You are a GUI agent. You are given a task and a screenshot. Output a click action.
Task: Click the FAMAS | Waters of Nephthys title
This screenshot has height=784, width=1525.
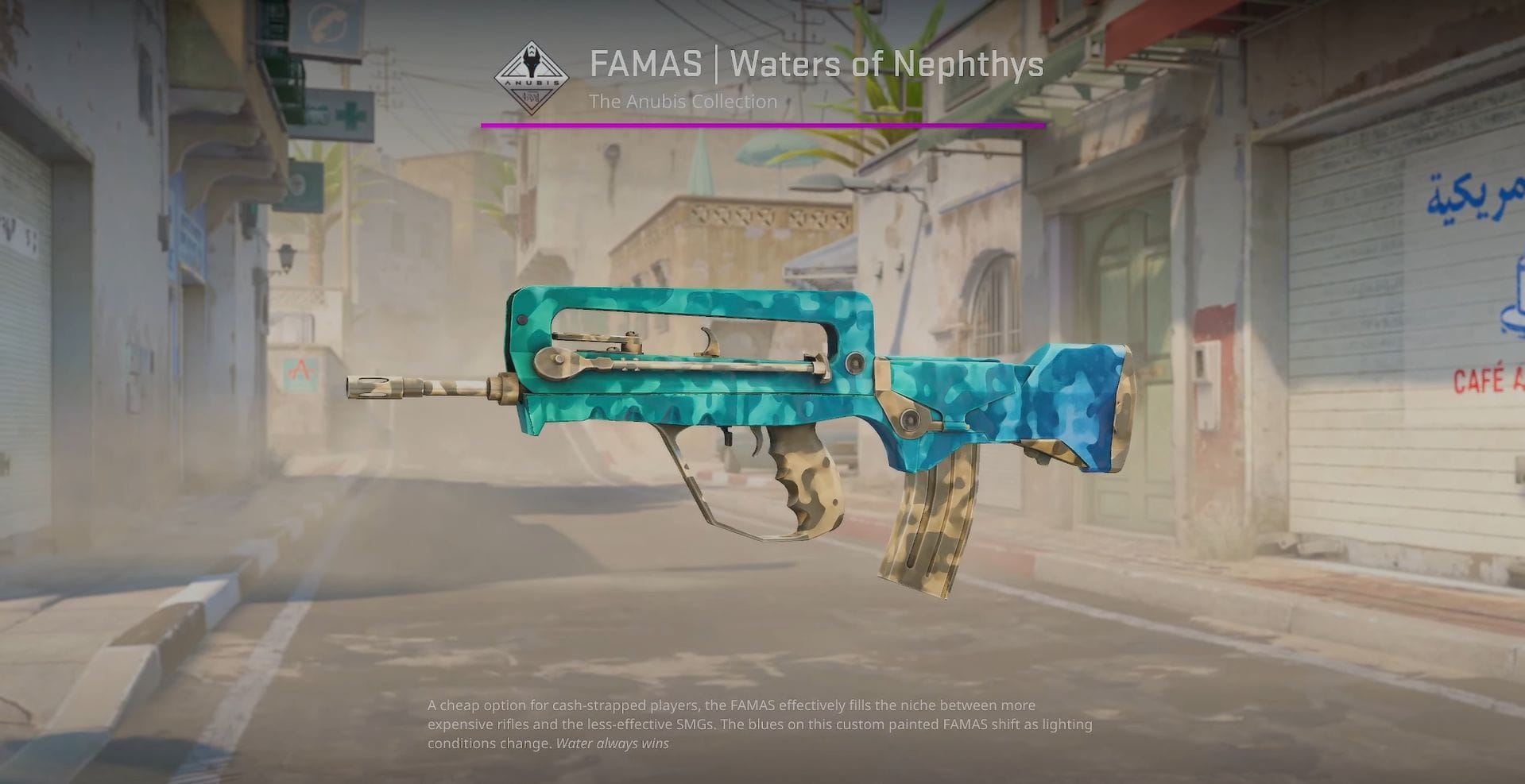click(x=816, y=65)
